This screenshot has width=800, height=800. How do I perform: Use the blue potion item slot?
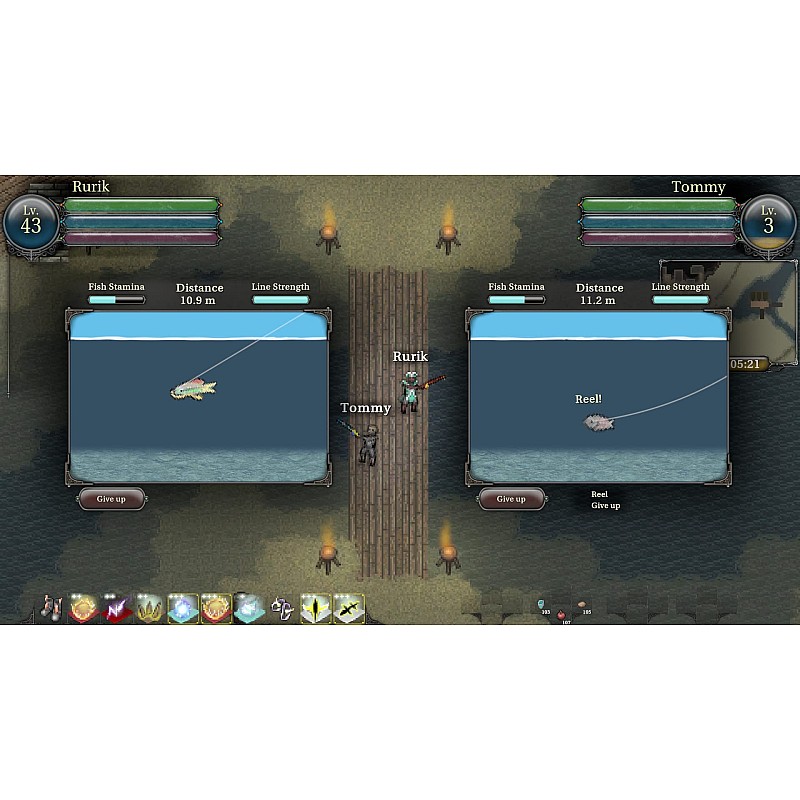tap(541, 605)
